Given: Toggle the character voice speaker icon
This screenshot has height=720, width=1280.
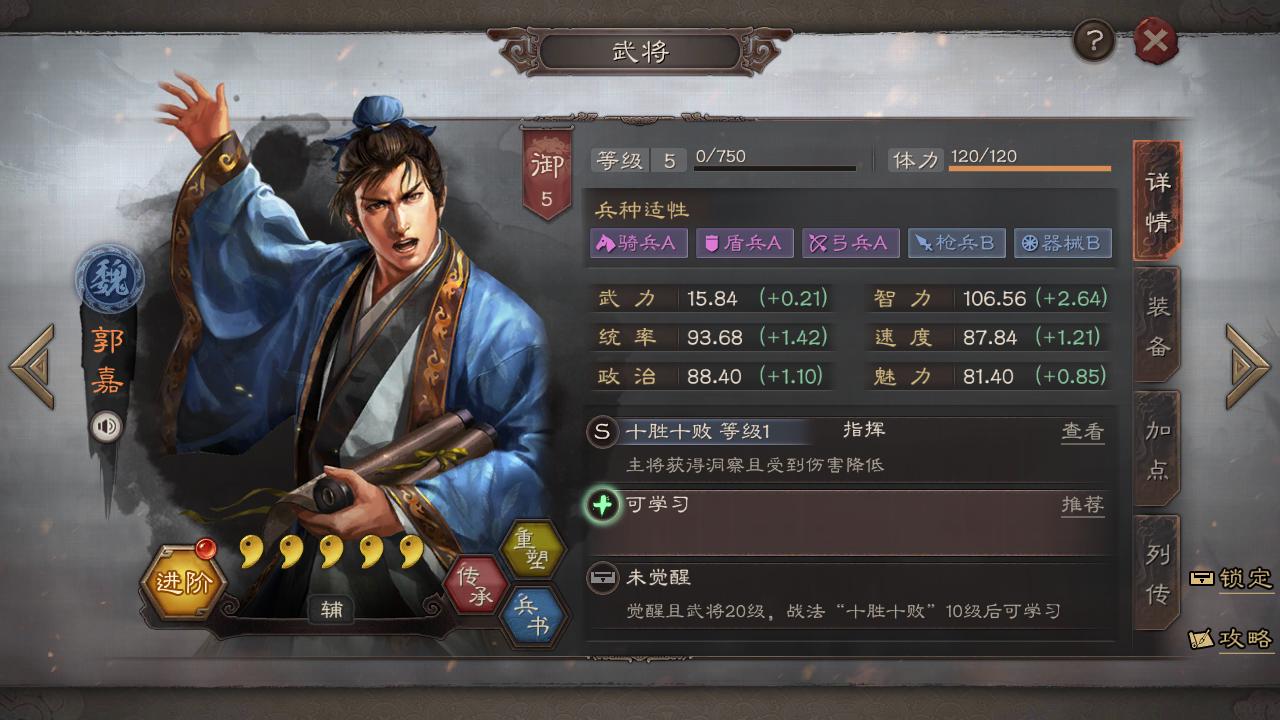Looking at the screenshot, I should coord(107,425).
